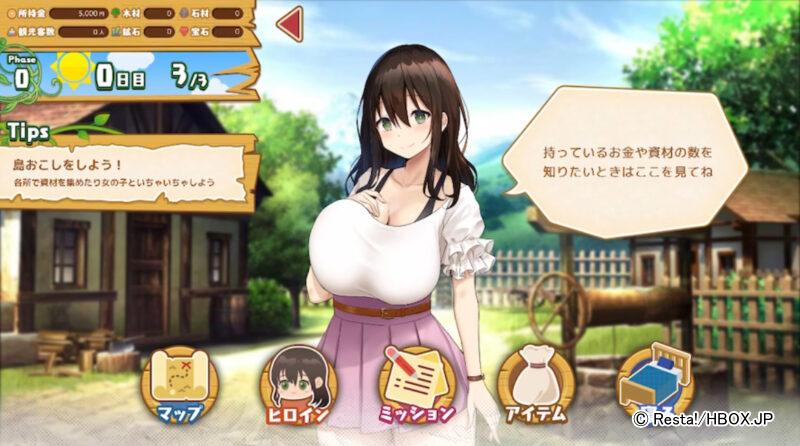Collapse the status panel with red arrow
The height and width of the screenshot is (446, 800).
coord(290,24)
